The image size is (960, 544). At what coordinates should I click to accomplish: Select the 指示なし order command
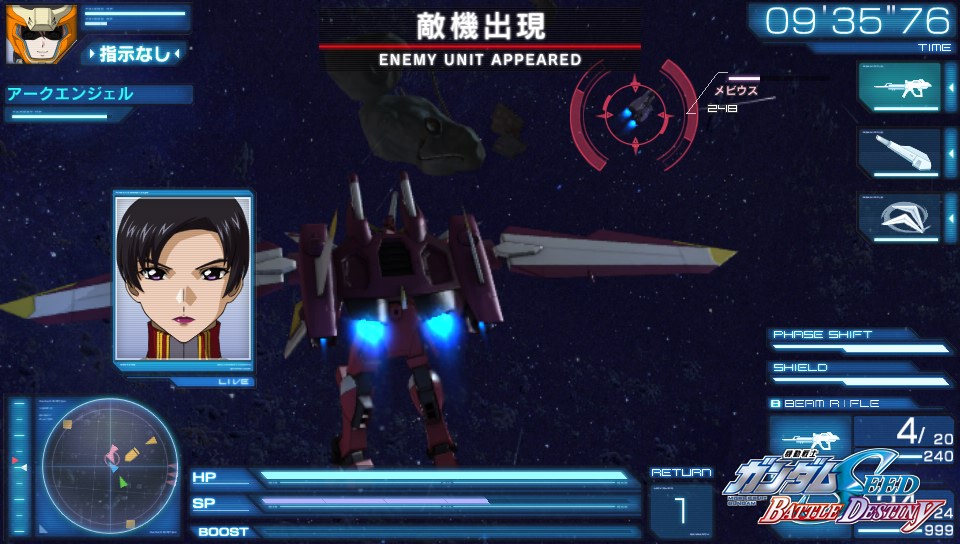point(135,53)
